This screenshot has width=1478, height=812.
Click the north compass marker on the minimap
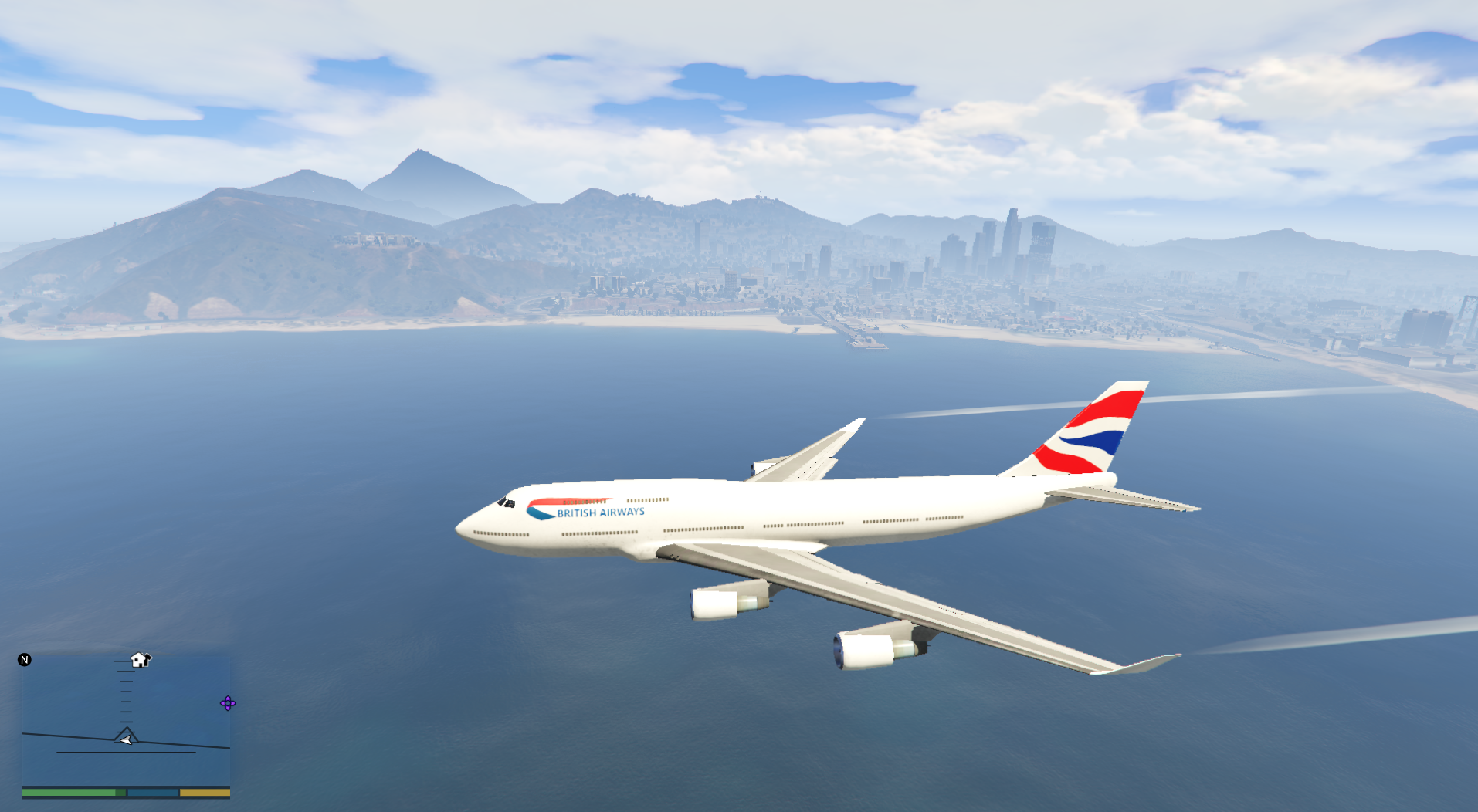point(25,659)
